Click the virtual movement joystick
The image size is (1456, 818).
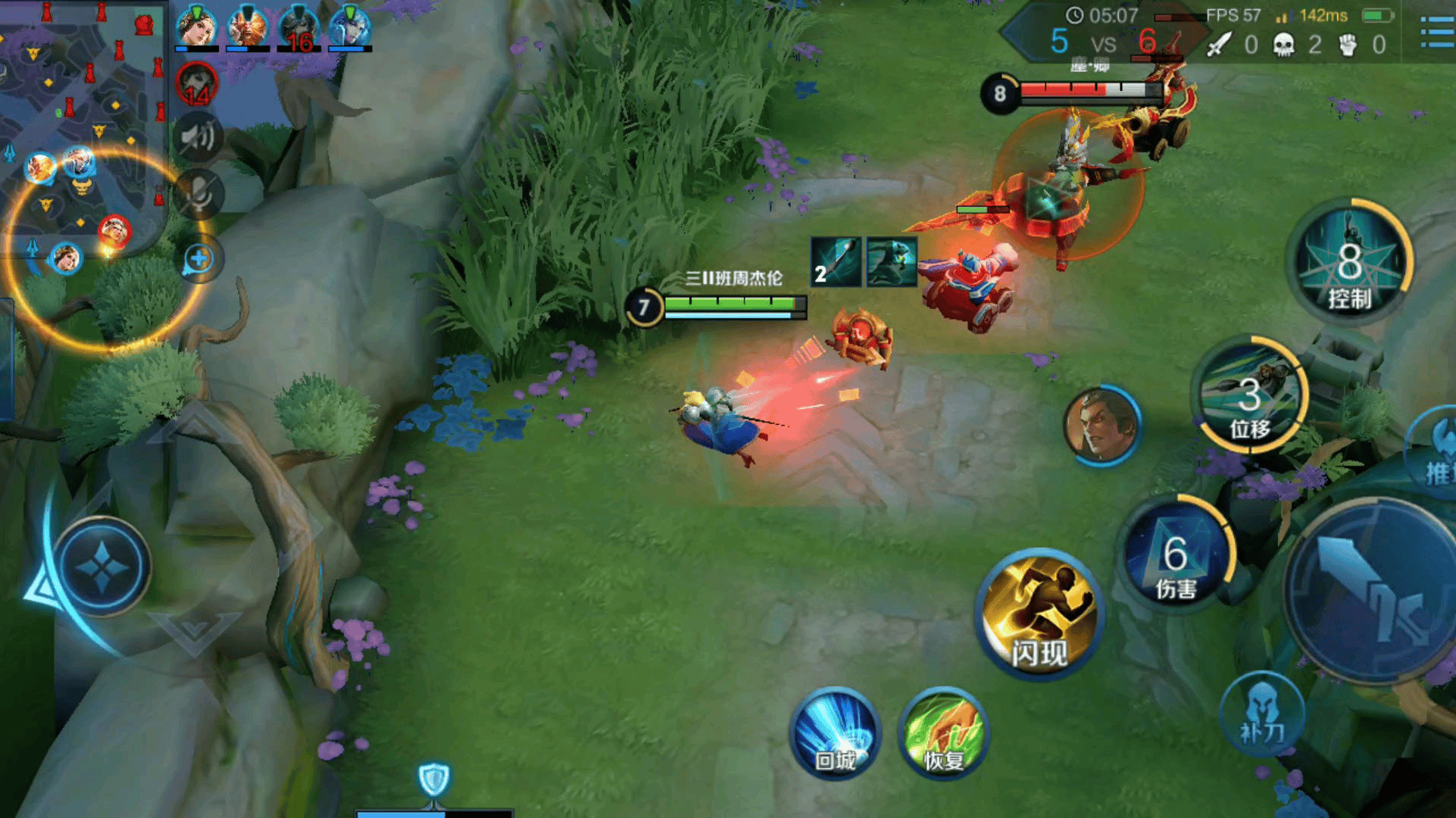click(x=103, y=567)
